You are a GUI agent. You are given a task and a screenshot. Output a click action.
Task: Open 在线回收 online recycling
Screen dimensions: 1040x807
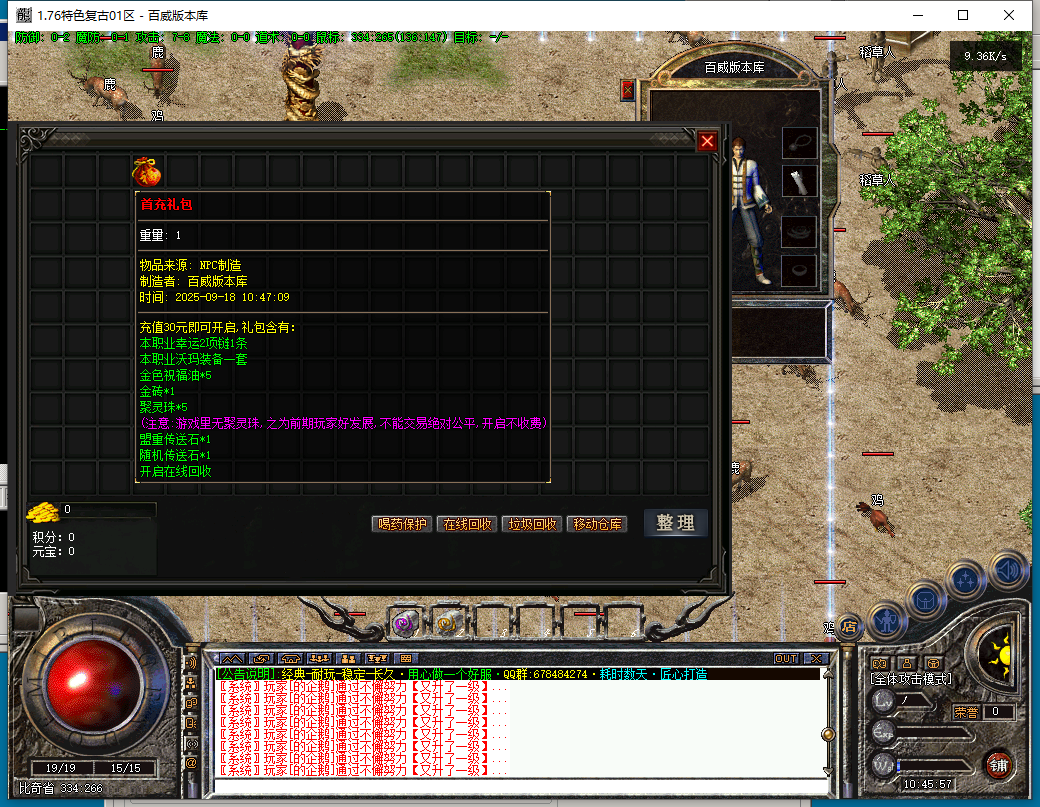[466, 524]
